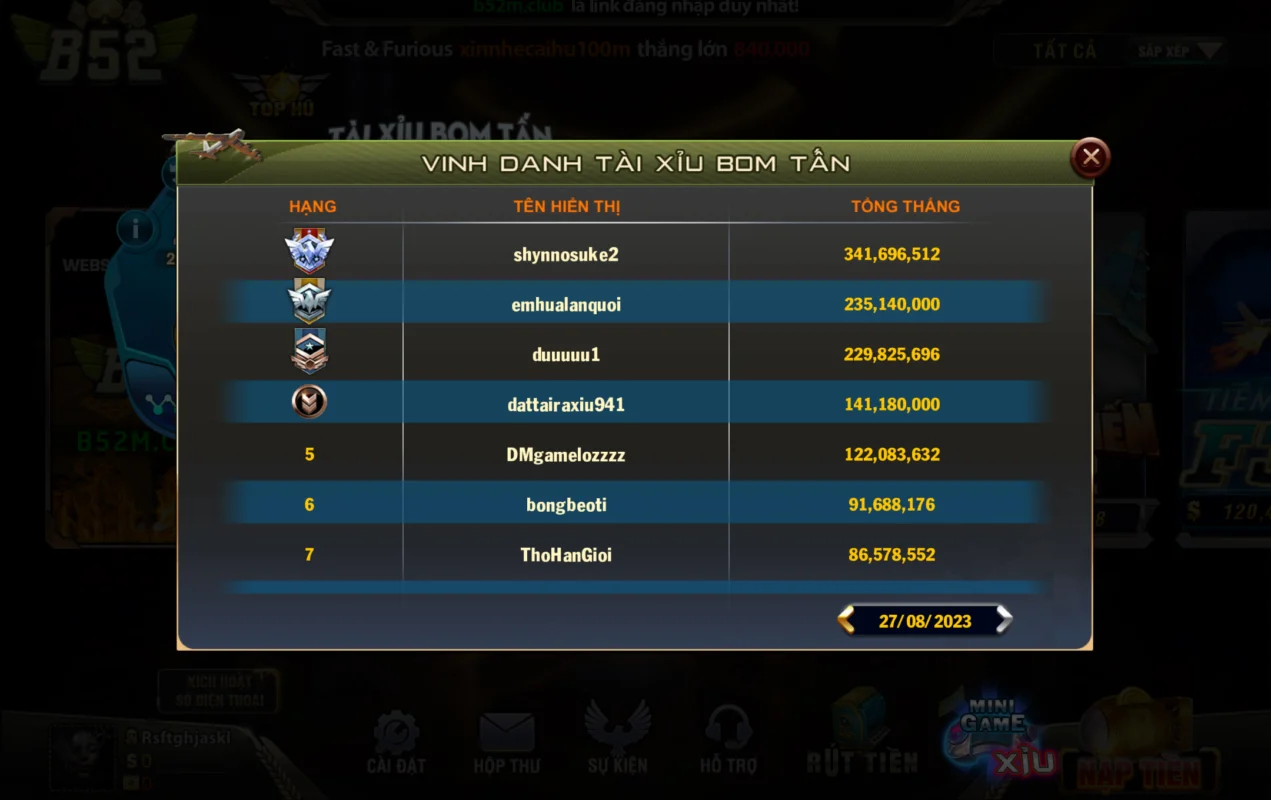The width and height of the screenshot is (1271, 800).
Task: Open the Rút Tiền withdrawal screen
Action: tap(862, 738)
